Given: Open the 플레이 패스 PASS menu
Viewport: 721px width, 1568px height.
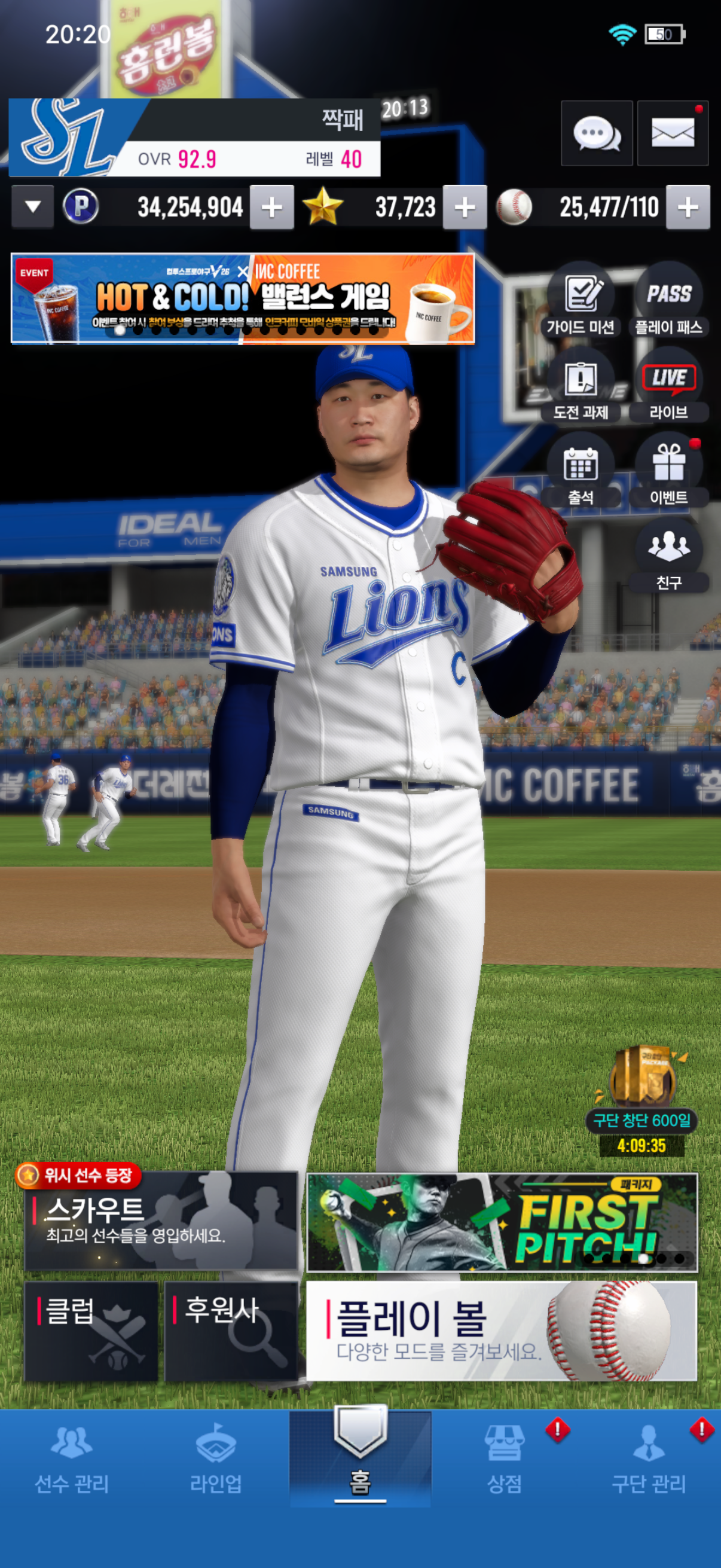Looking at the screenshot, I should pos(668,301).
